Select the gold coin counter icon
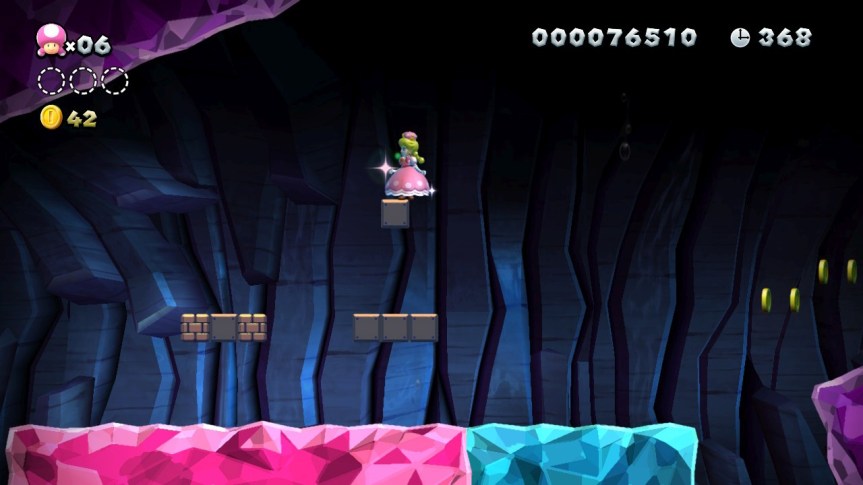The height and width of the screenshot is (485, 863). (x=51, y=117)
